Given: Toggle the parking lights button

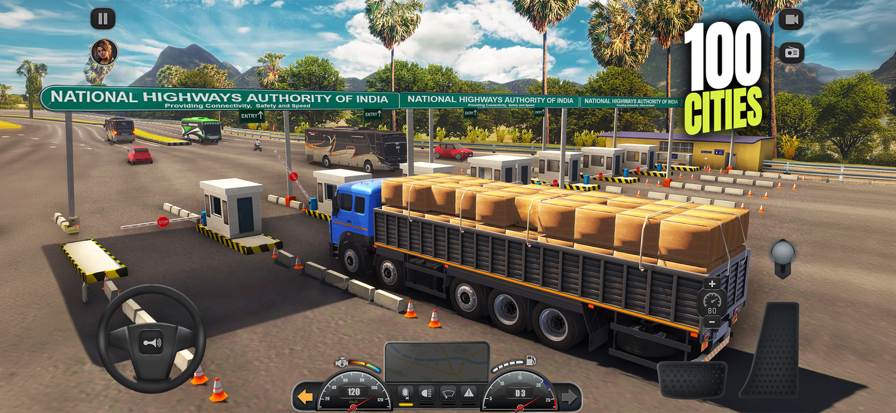Looking at the screenshot, I should pos(405,393).
